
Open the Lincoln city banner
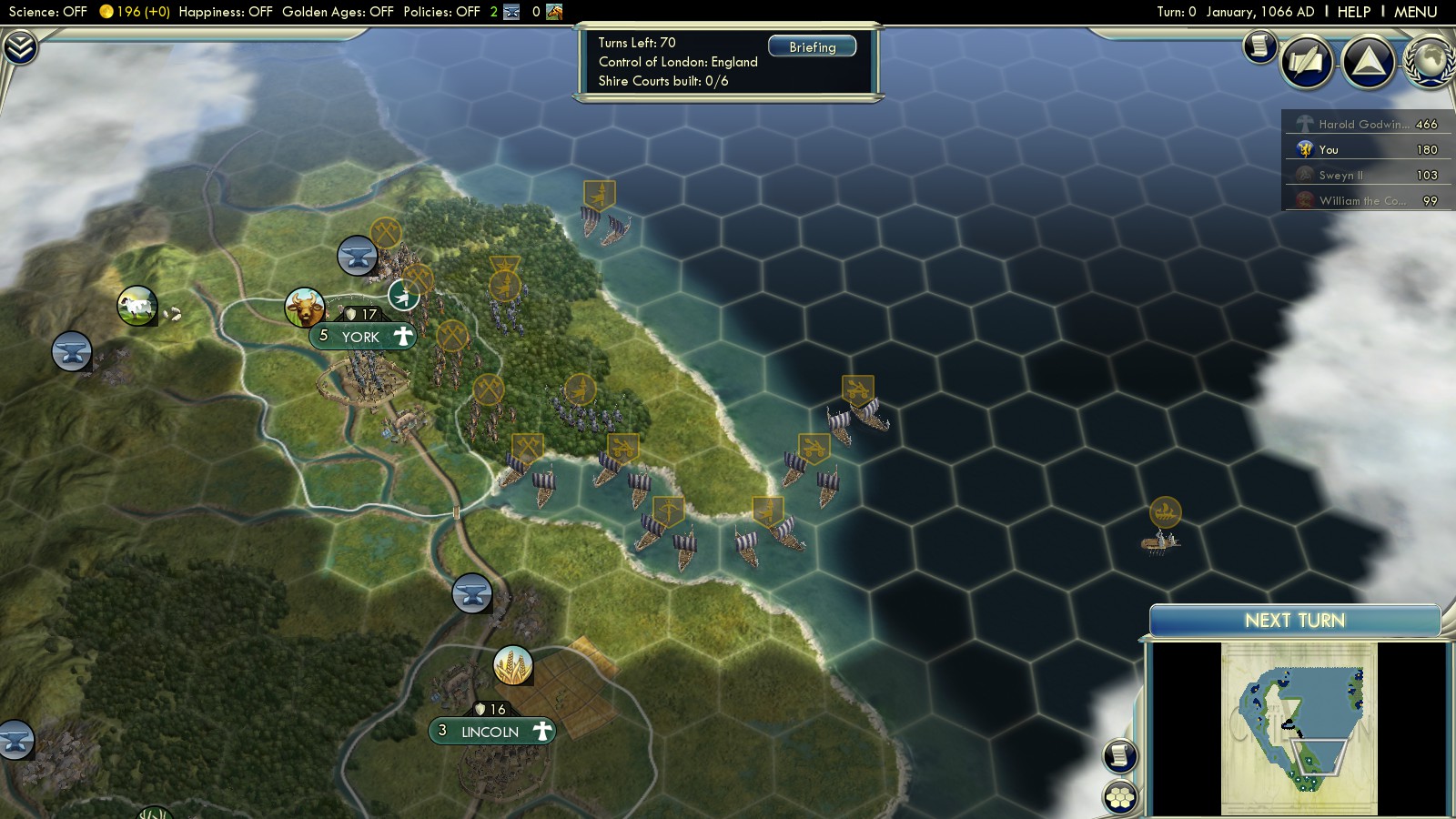(490, 732)
